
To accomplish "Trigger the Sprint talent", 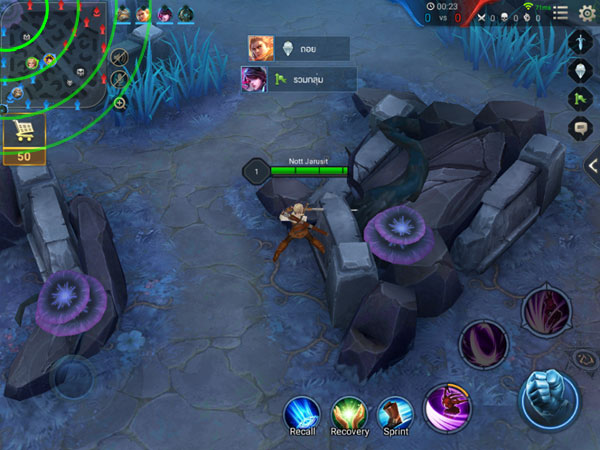I will click(x=395, y=414).
